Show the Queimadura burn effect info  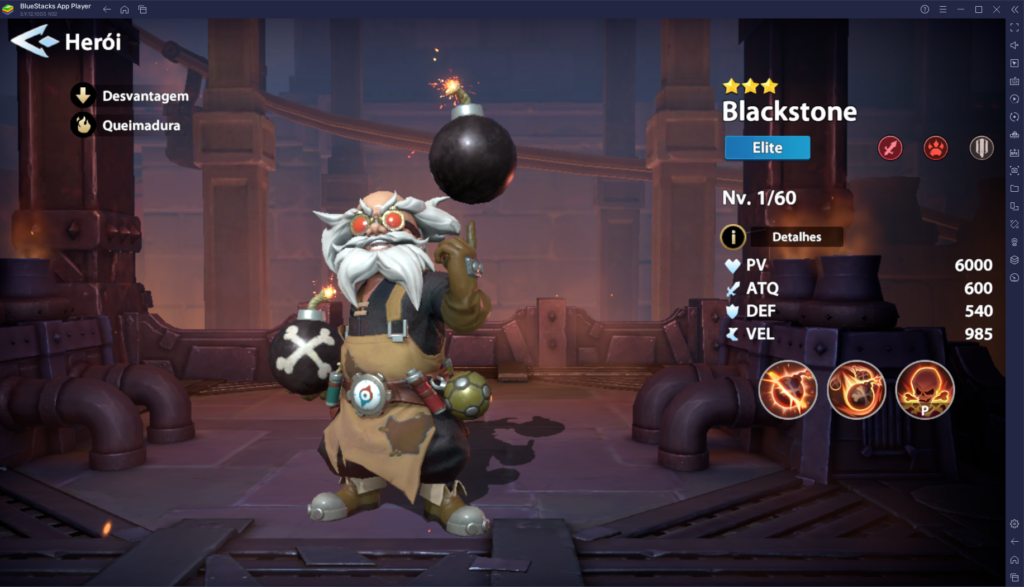point(82,126)
